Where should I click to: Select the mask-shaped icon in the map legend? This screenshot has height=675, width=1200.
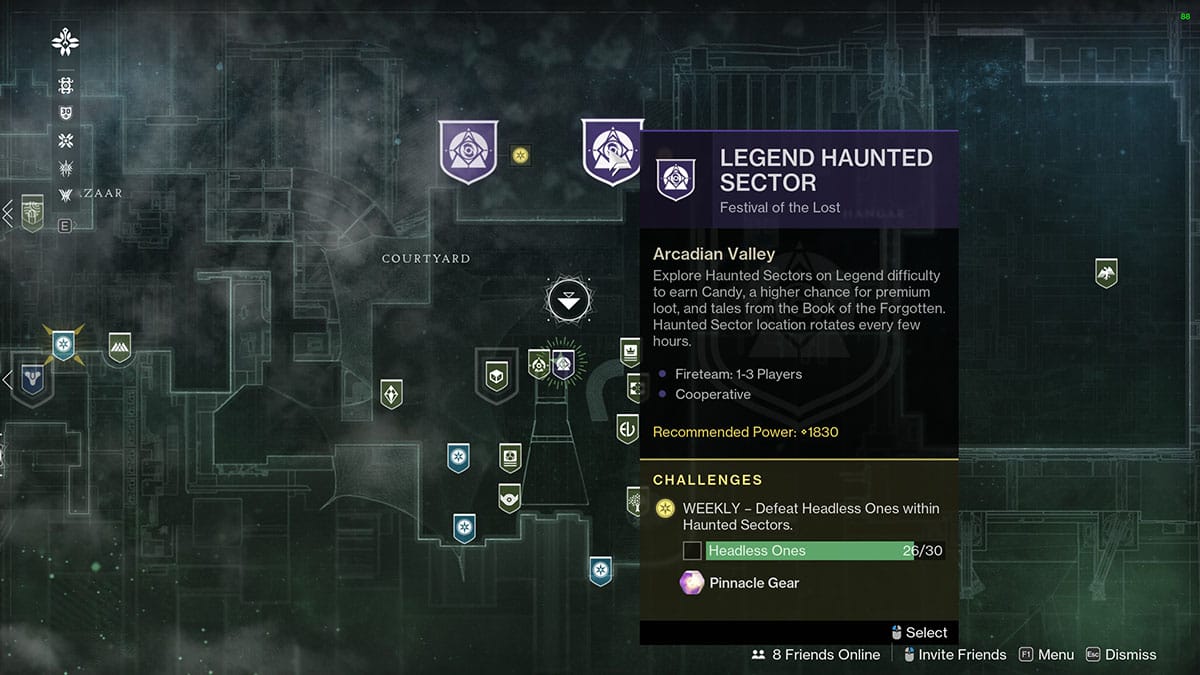click(x=66, y=113)
